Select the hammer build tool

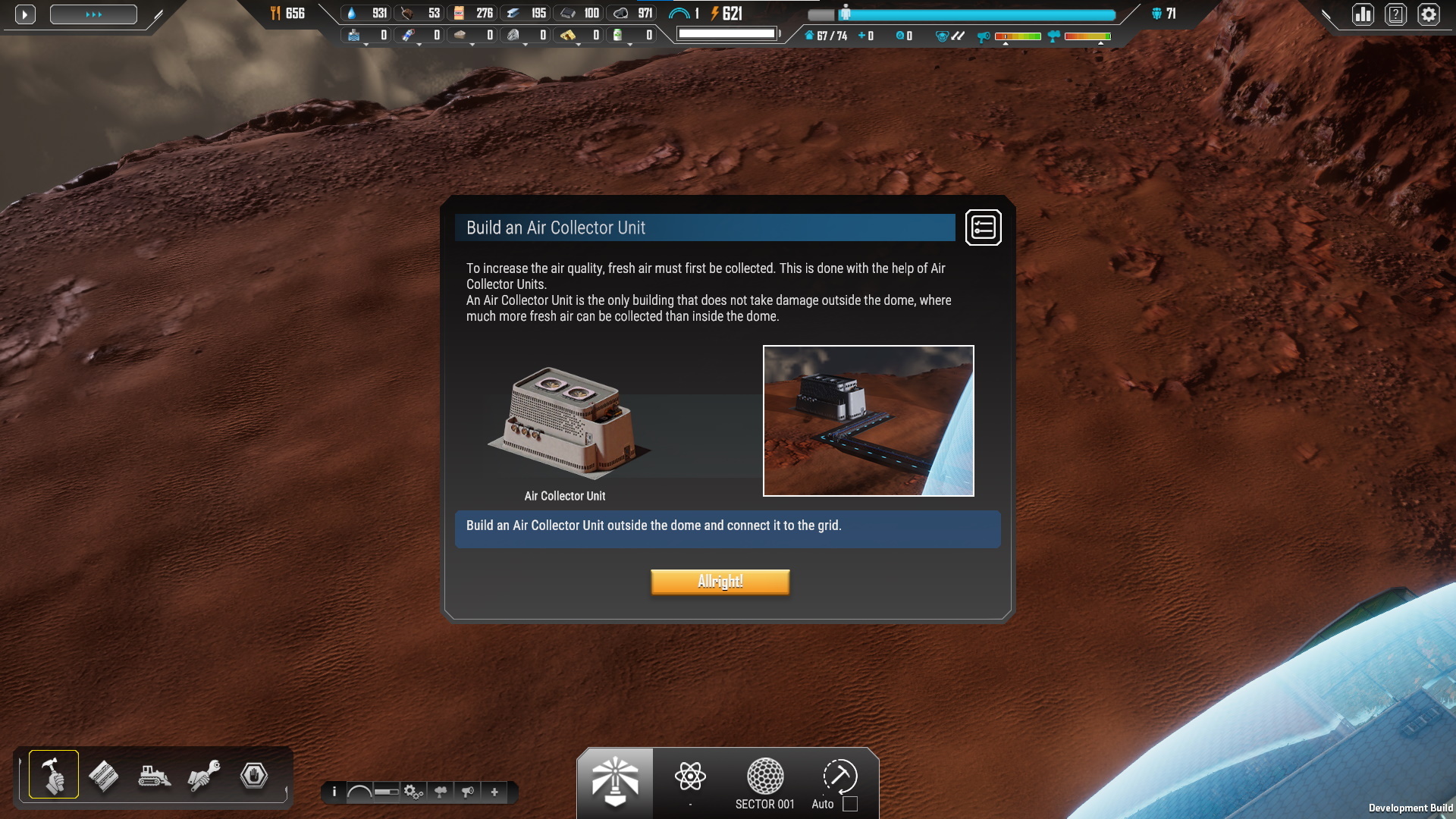point(54,774)
